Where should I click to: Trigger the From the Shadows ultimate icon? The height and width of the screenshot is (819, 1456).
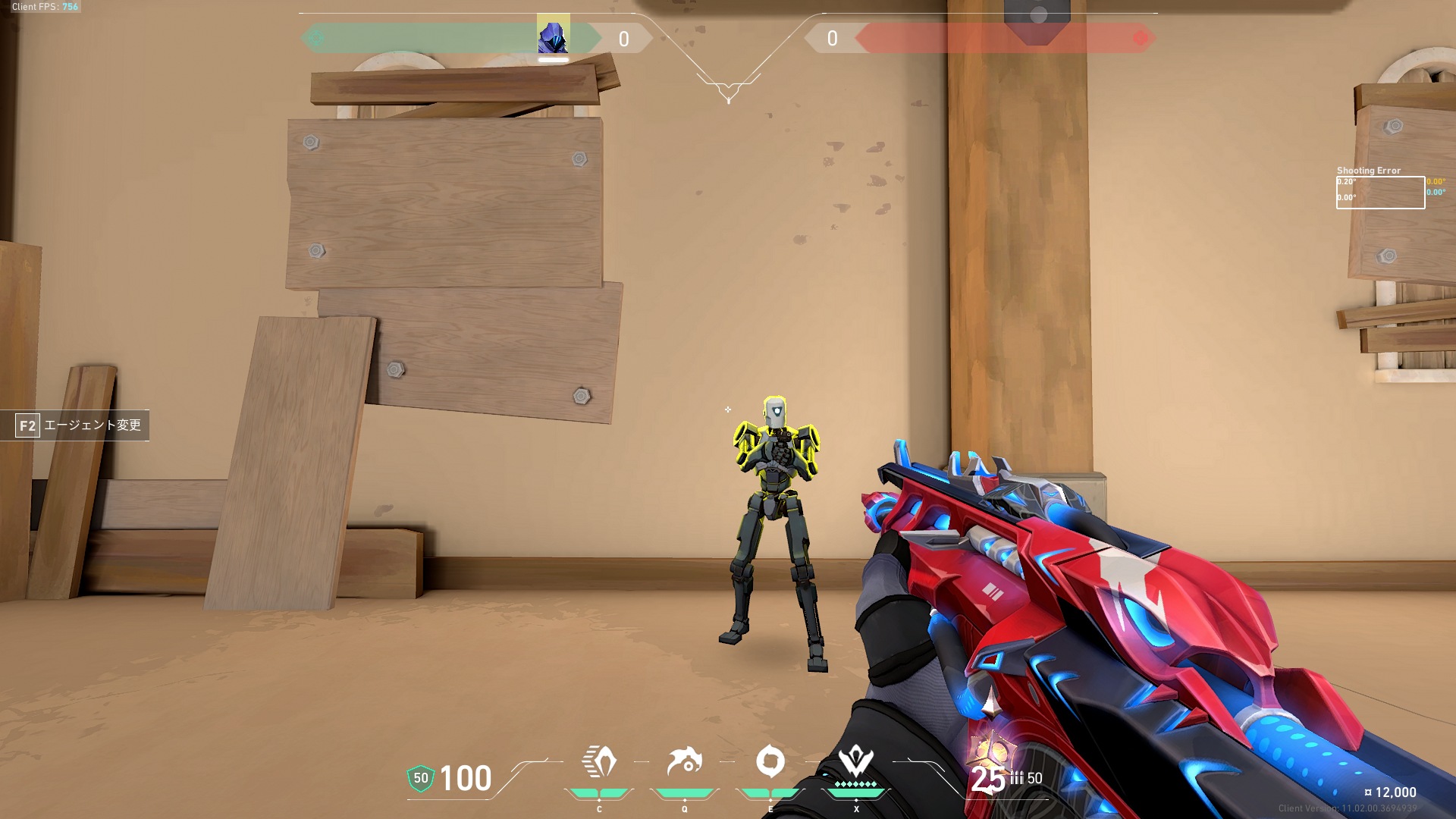click(x=856, y=761)
